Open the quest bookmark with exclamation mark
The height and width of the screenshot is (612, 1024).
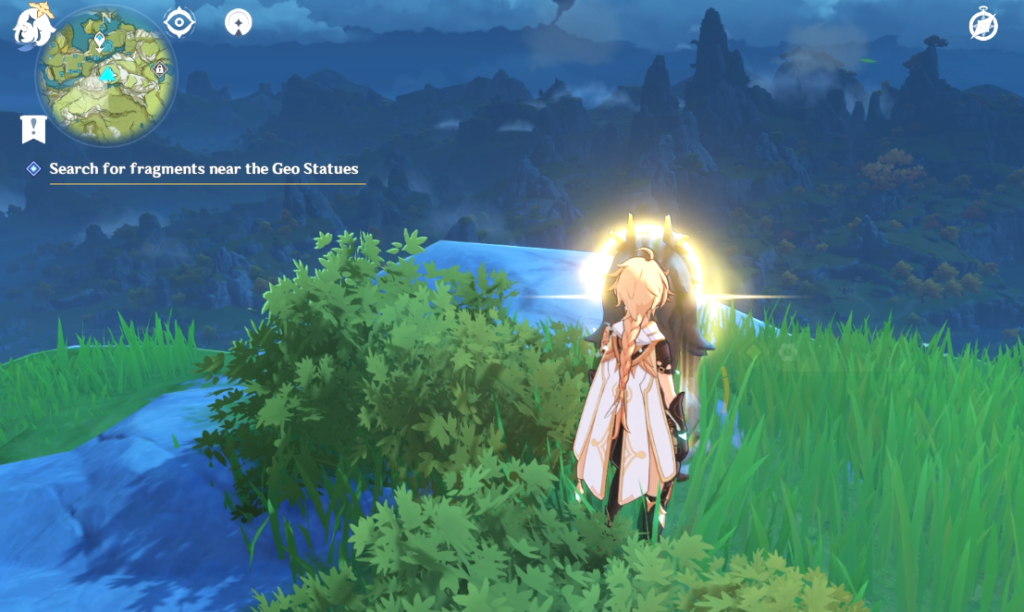[33, 128]
